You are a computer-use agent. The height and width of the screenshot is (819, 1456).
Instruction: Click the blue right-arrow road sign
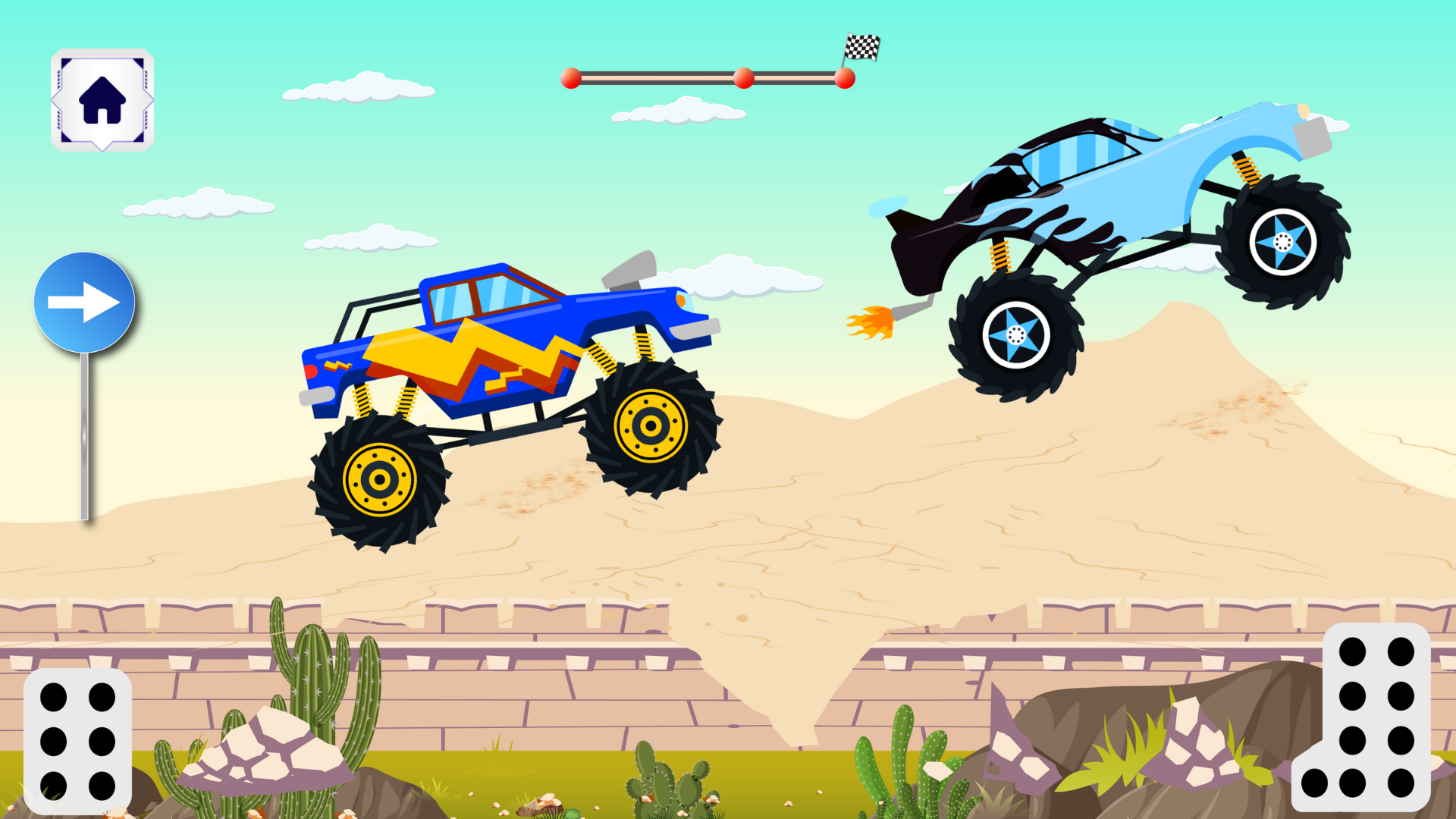click(x=85, y=300)
